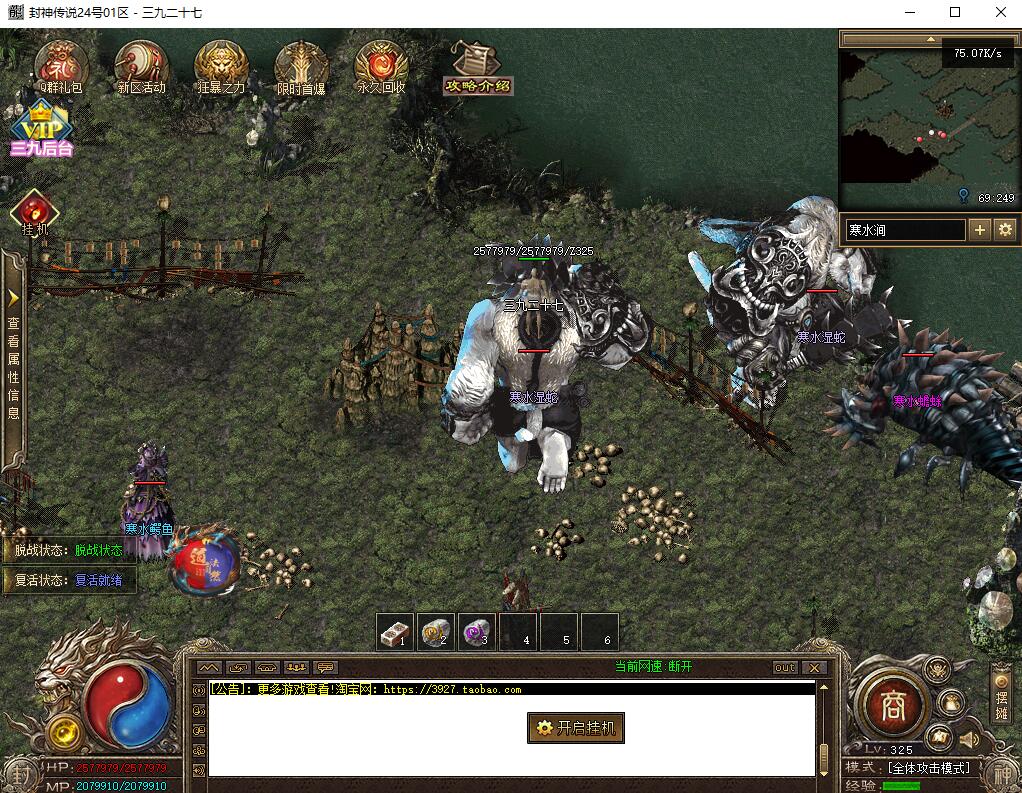Toggle the sound speaker icon
The height and width of the screenshot is (793, 1022).
[x=969, y=740]
